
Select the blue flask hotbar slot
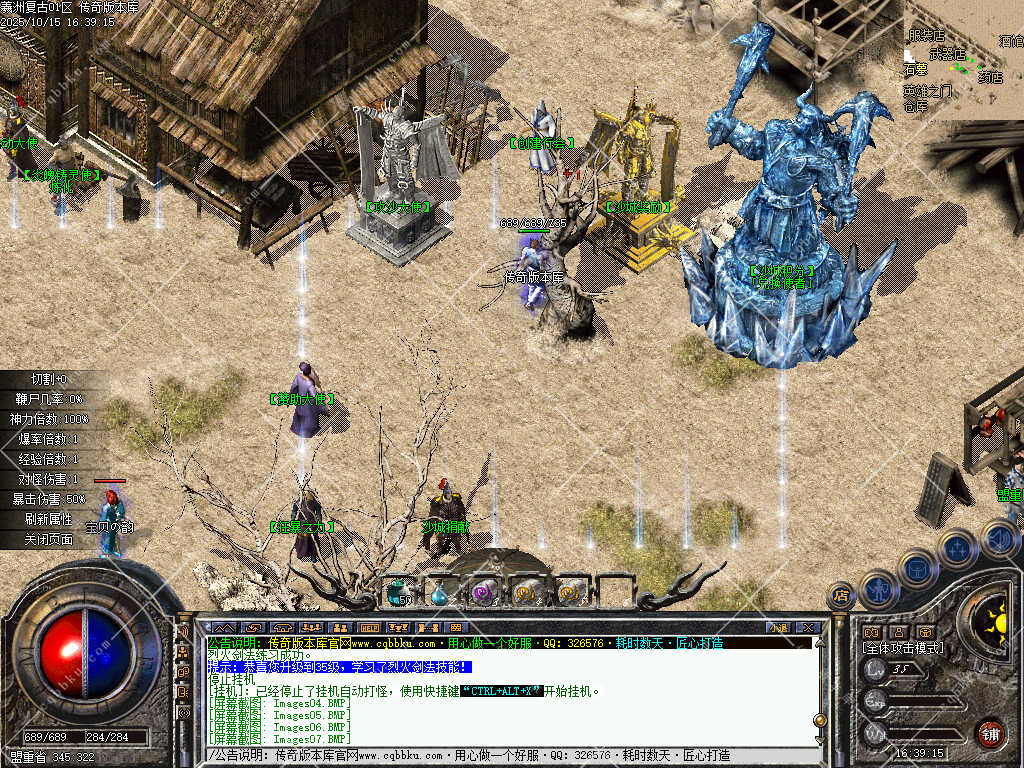coord(440,593)
